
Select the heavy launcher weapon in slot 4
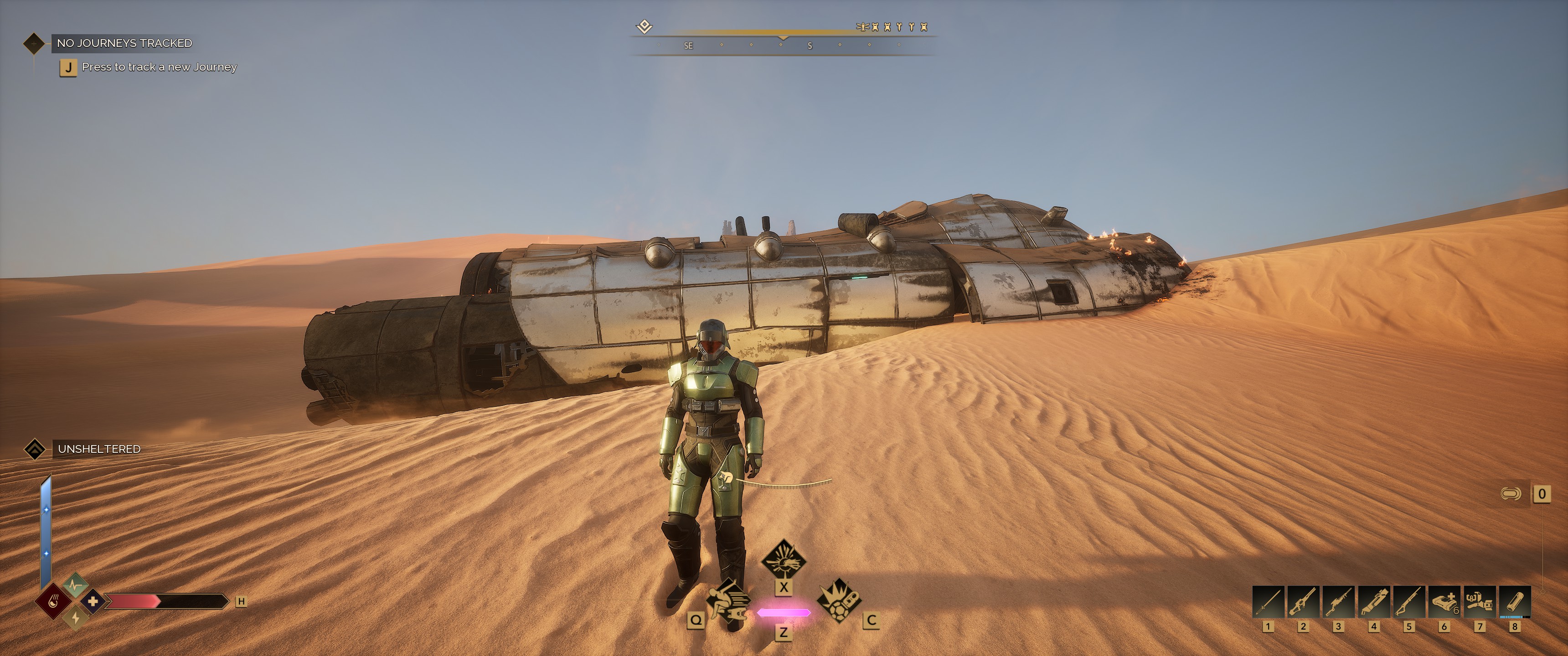point(1374,602)
